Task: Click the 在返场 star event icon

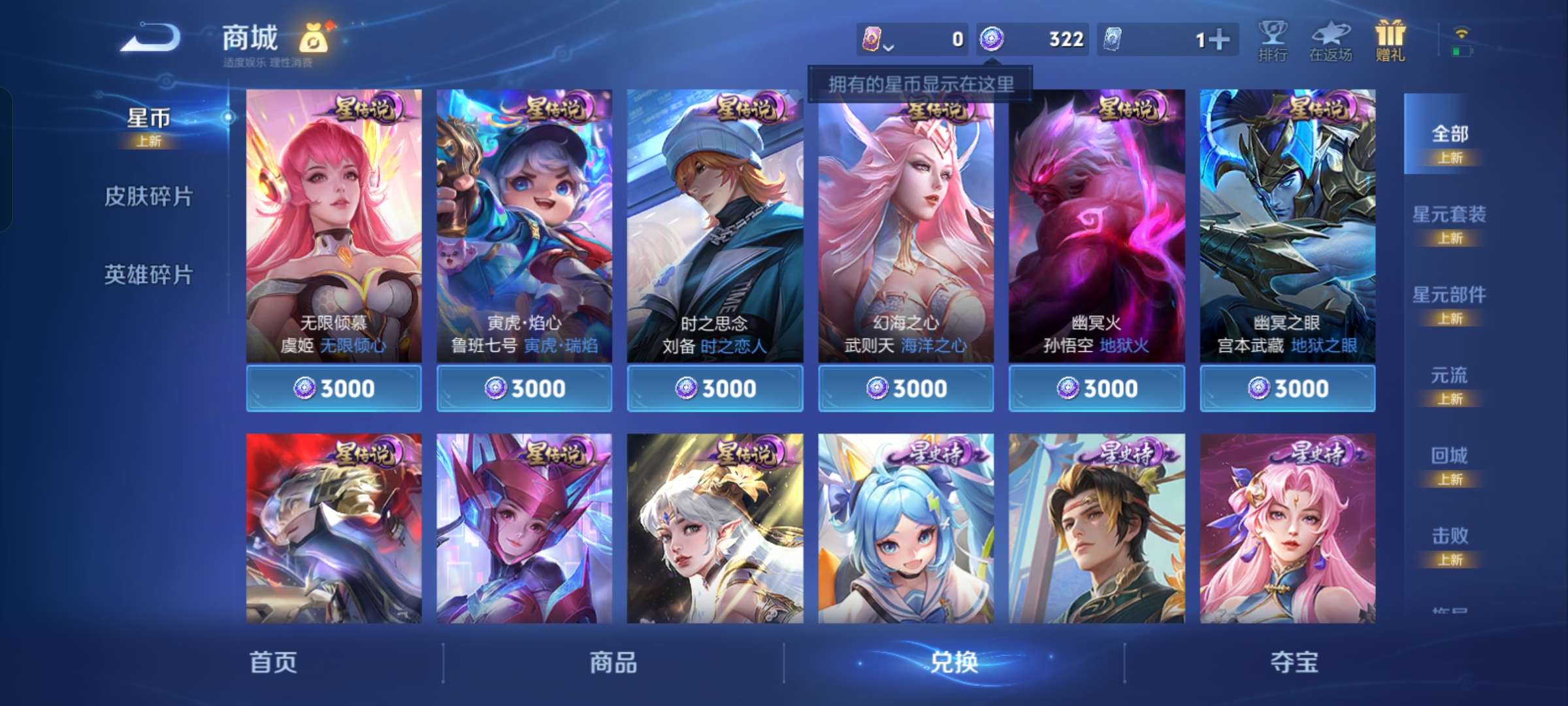Action: (1331, 39)
